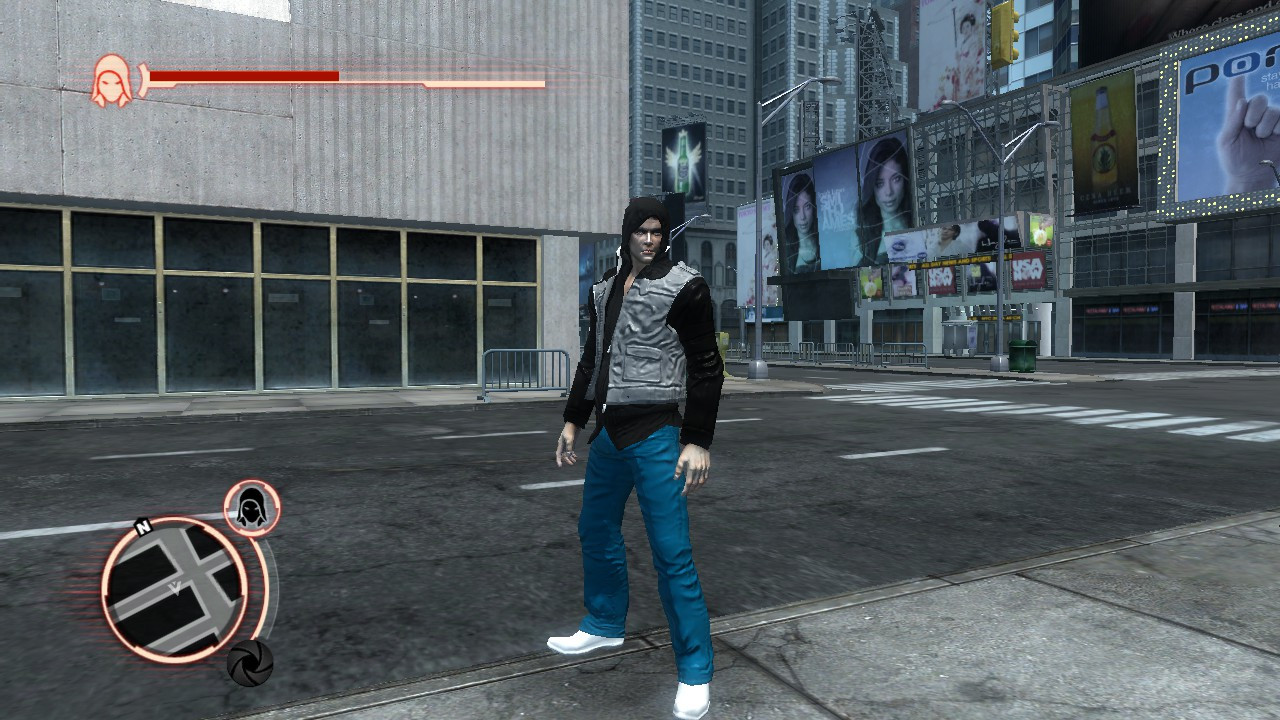1280x720 pixels.
Task: Select the hooded disguise icon above the minimap
Action: tap(251, 508)
